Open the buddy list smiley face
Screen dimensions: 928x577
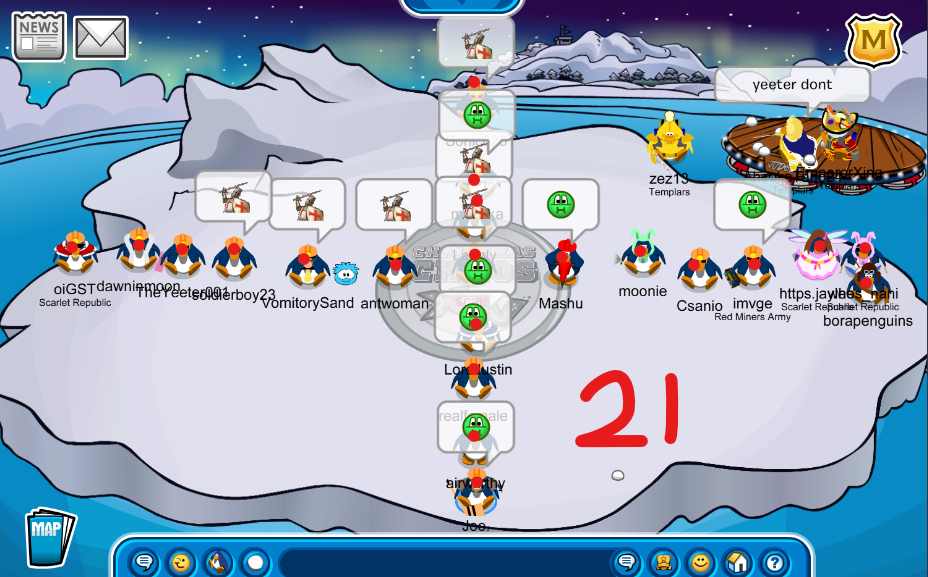700,562
